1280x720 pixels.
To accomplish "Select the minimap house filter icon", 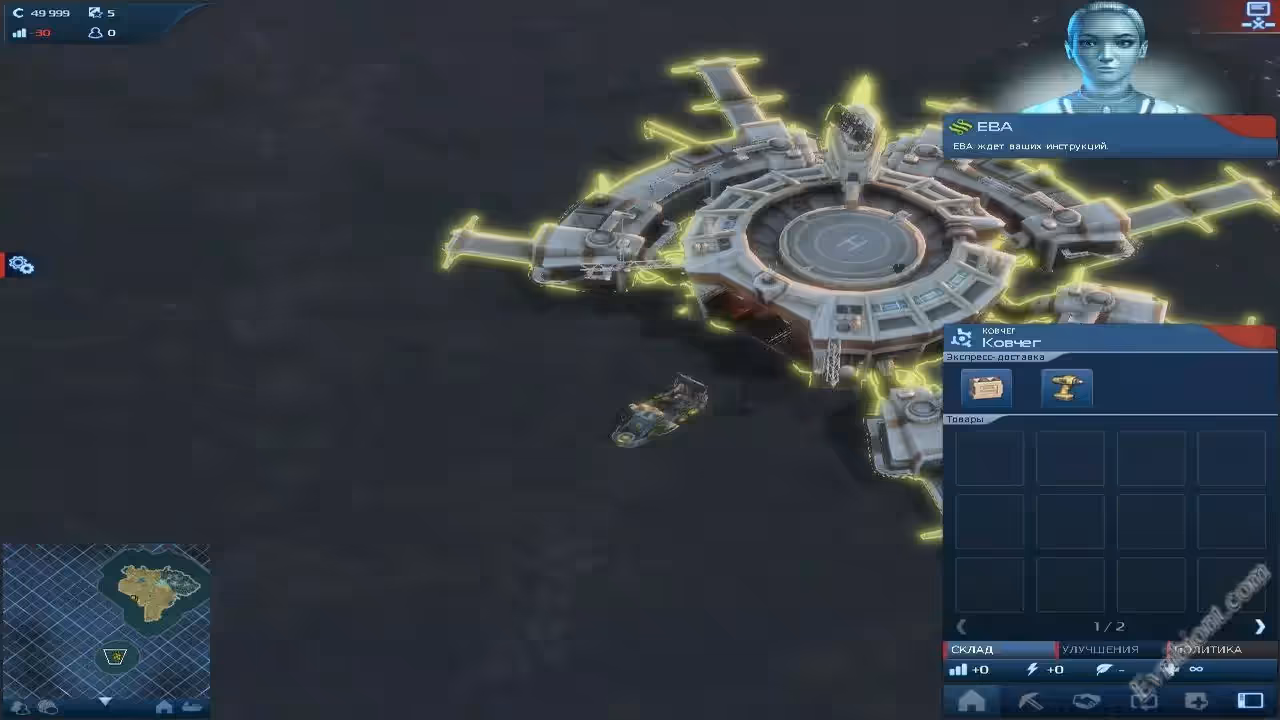I will tap(164, 707).
